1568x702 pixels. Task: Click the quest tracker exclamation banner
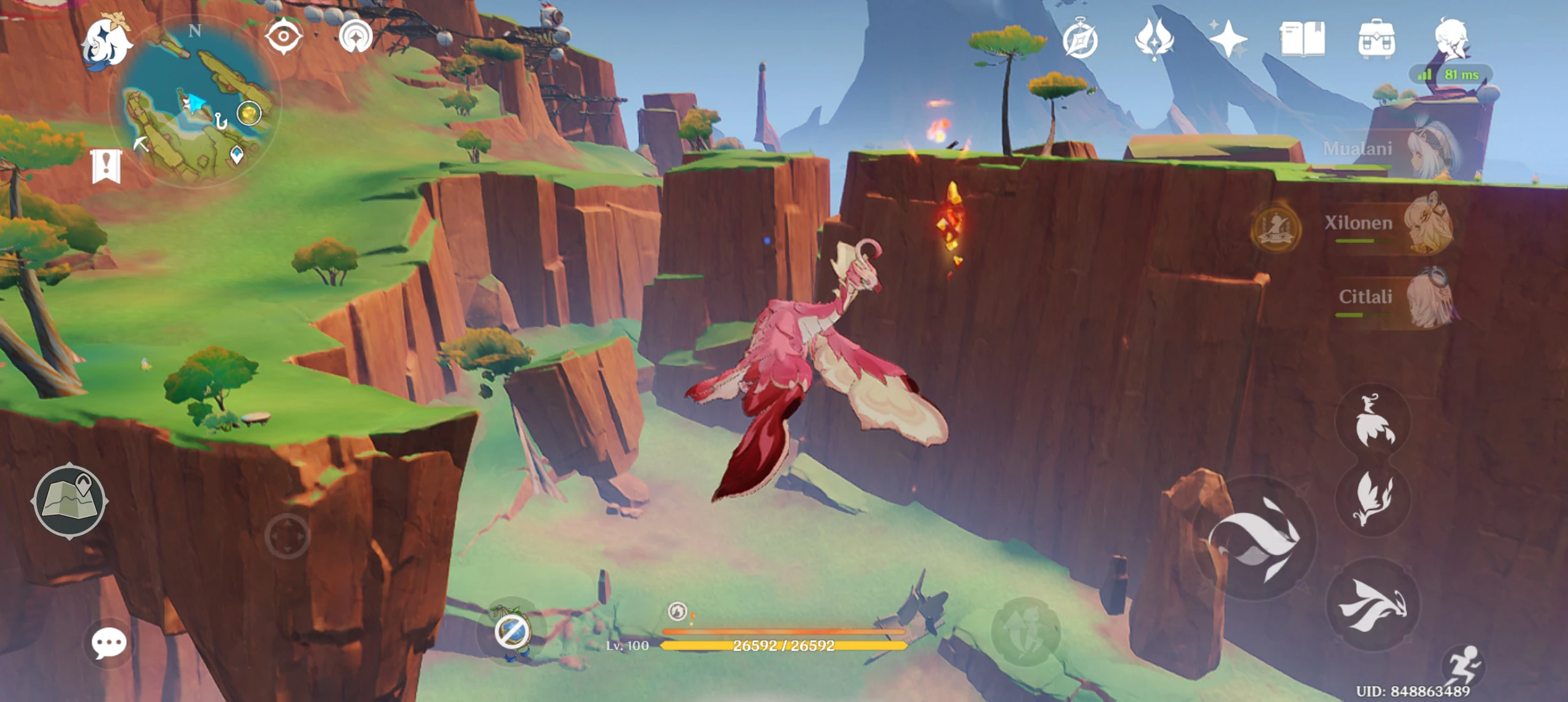click(106, 166)
